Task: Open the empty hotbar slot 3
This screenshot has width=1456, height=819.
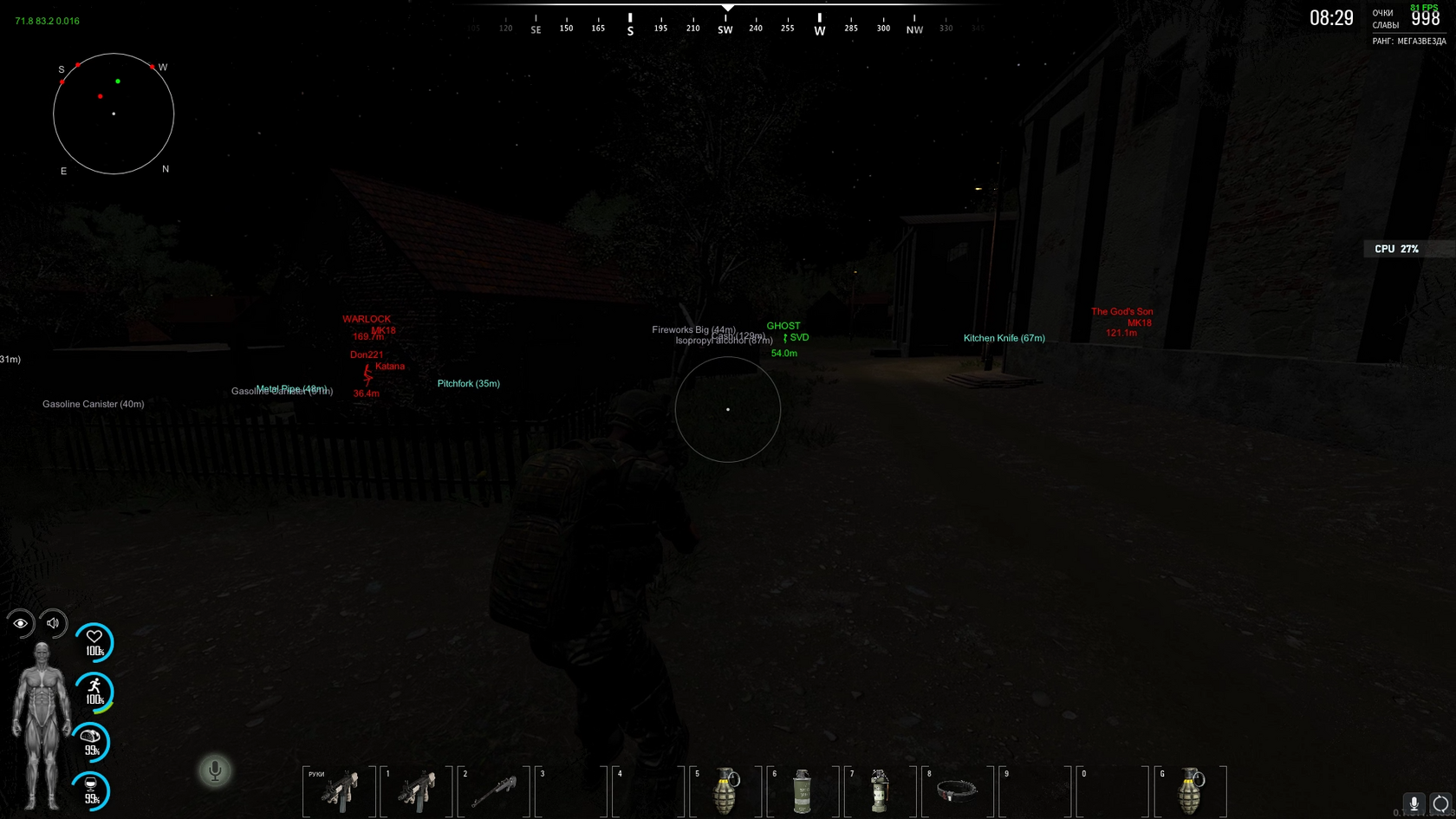Action: click(x=574, y=790)
